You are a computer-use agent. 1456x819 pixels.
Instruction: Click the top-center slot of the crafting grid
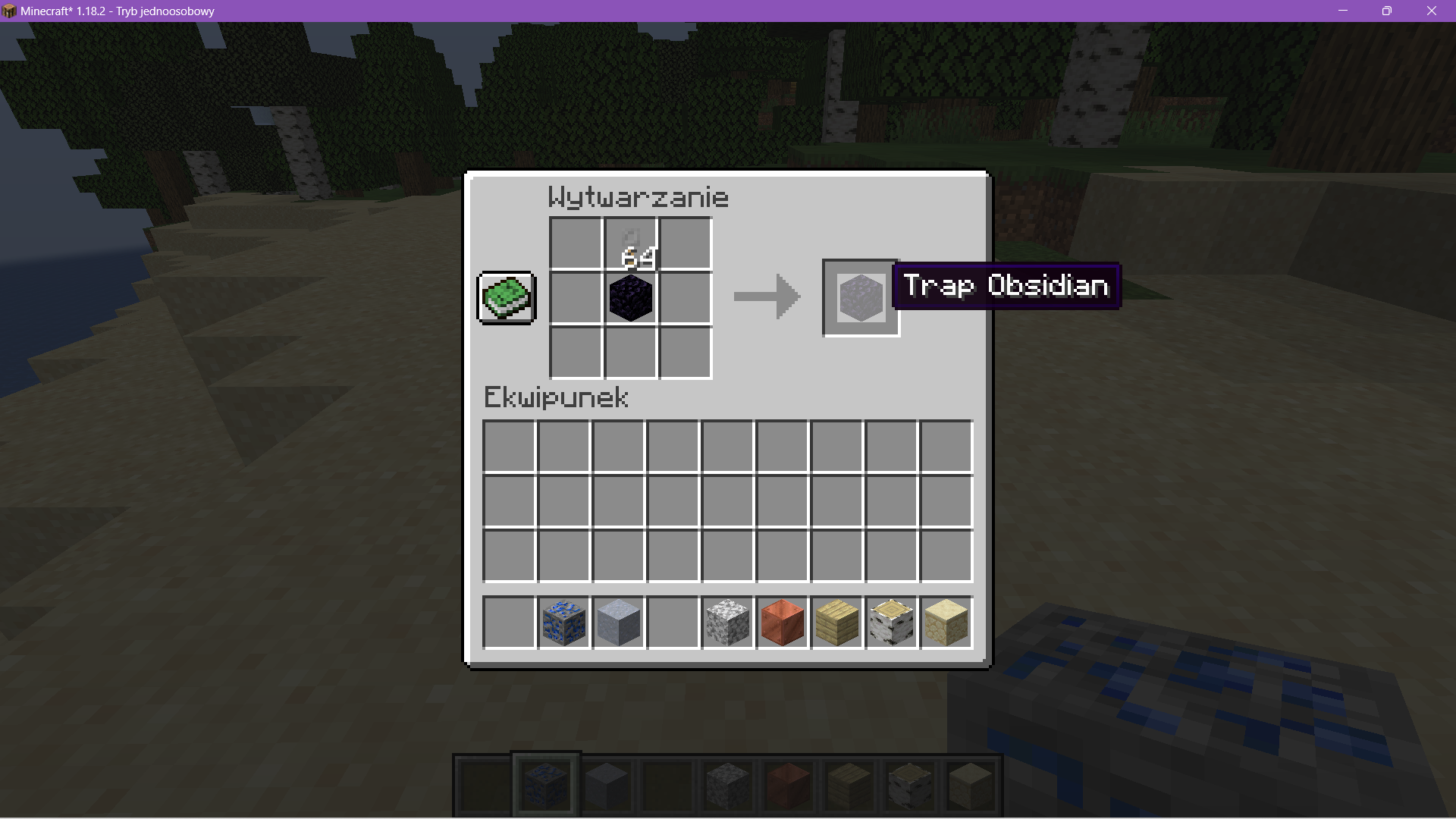tap(630, 243)
